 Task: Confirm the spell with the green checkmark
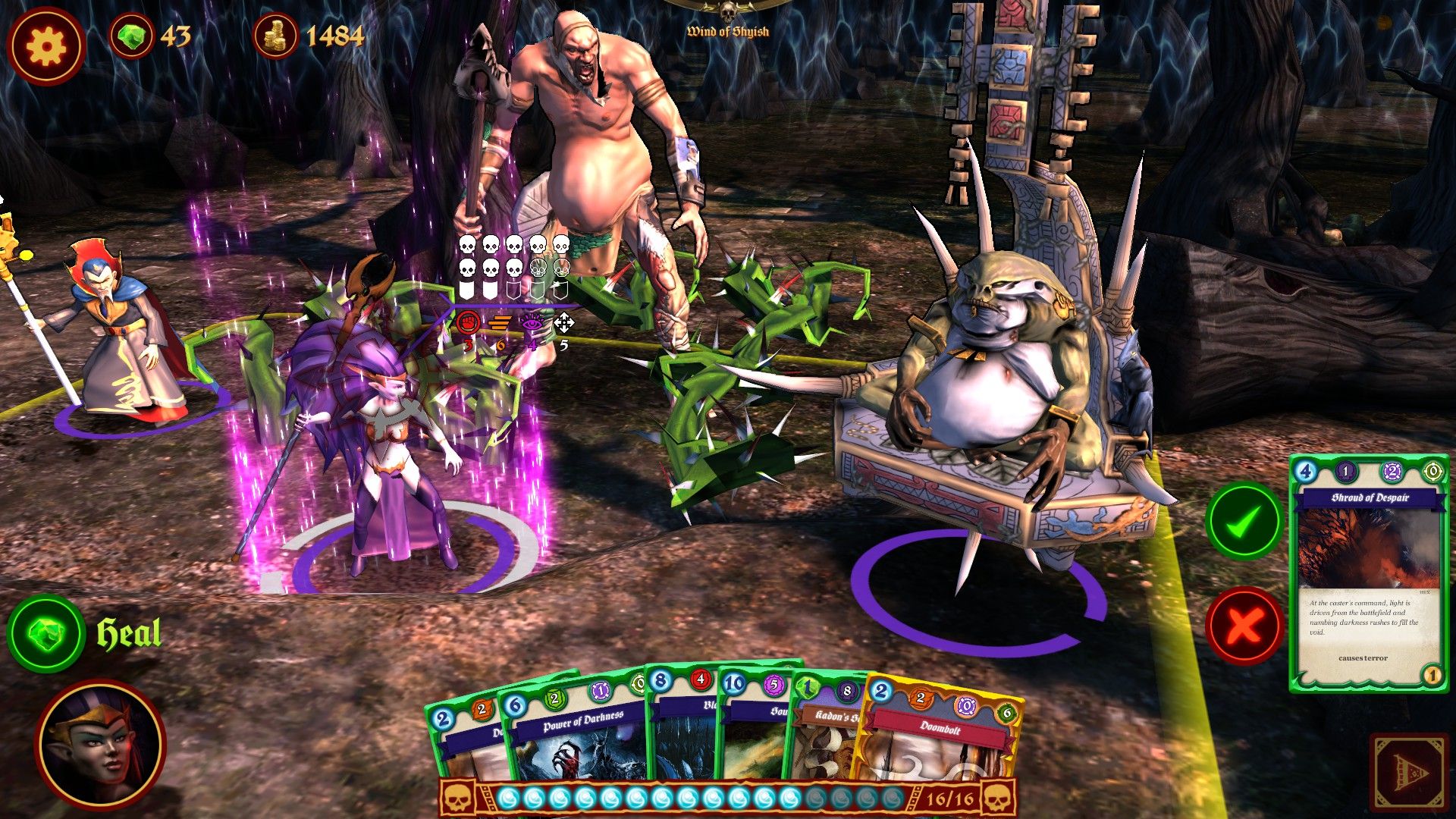pyautogui.click(x=1244, y=522)
